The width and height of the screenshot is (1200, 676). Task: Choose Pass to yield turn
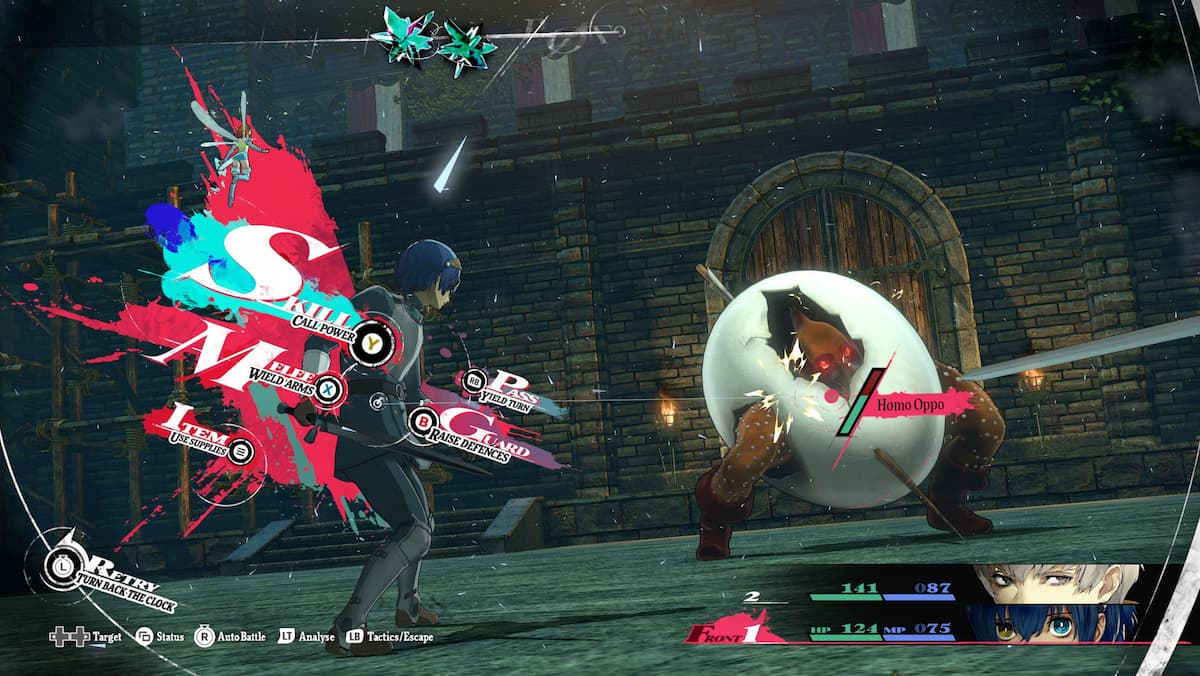[x=473, y=381]
